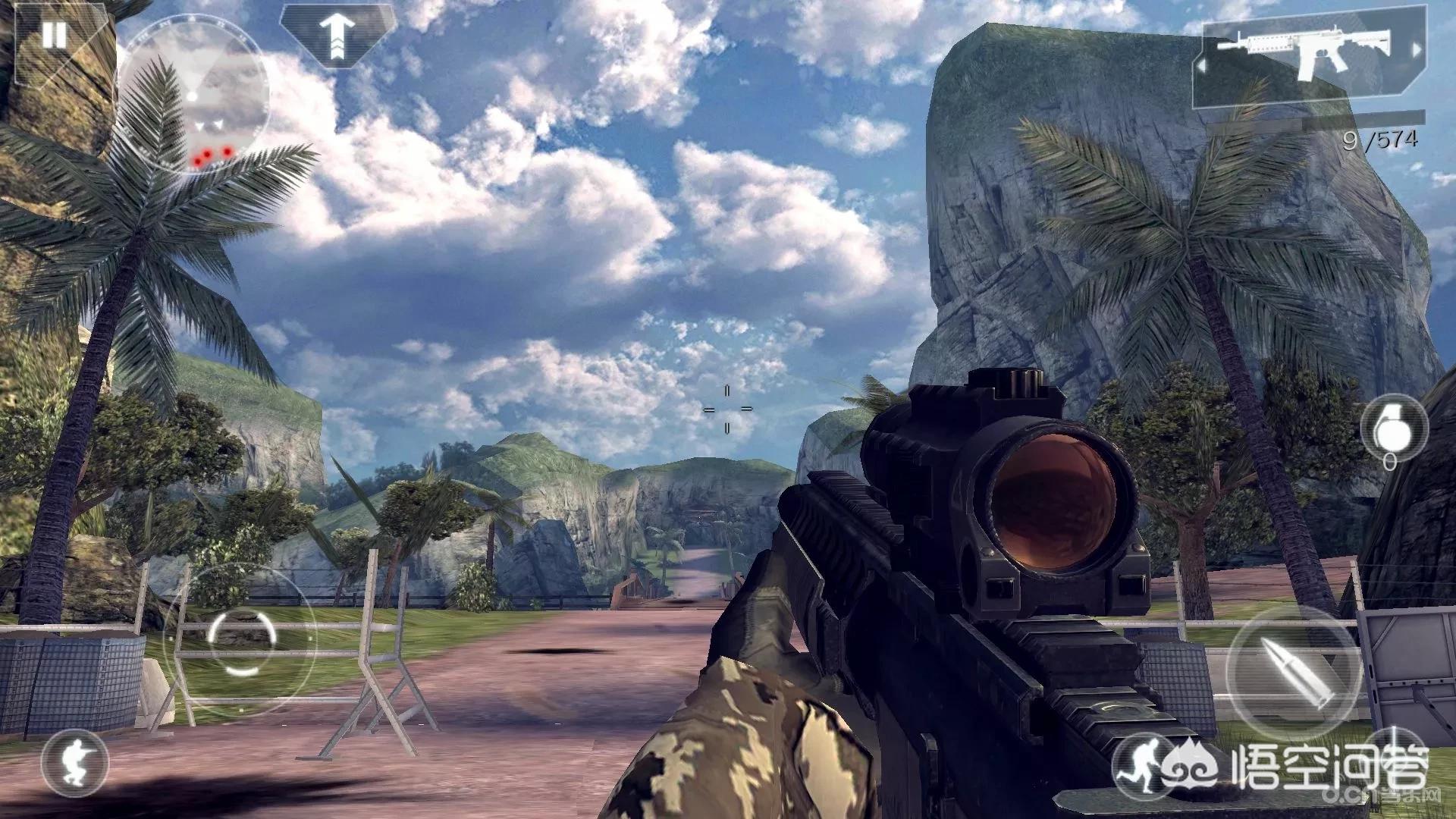Viewport: 1456px width, 819px height.
Task: Open the circular radar minimap
Action: 193,99
